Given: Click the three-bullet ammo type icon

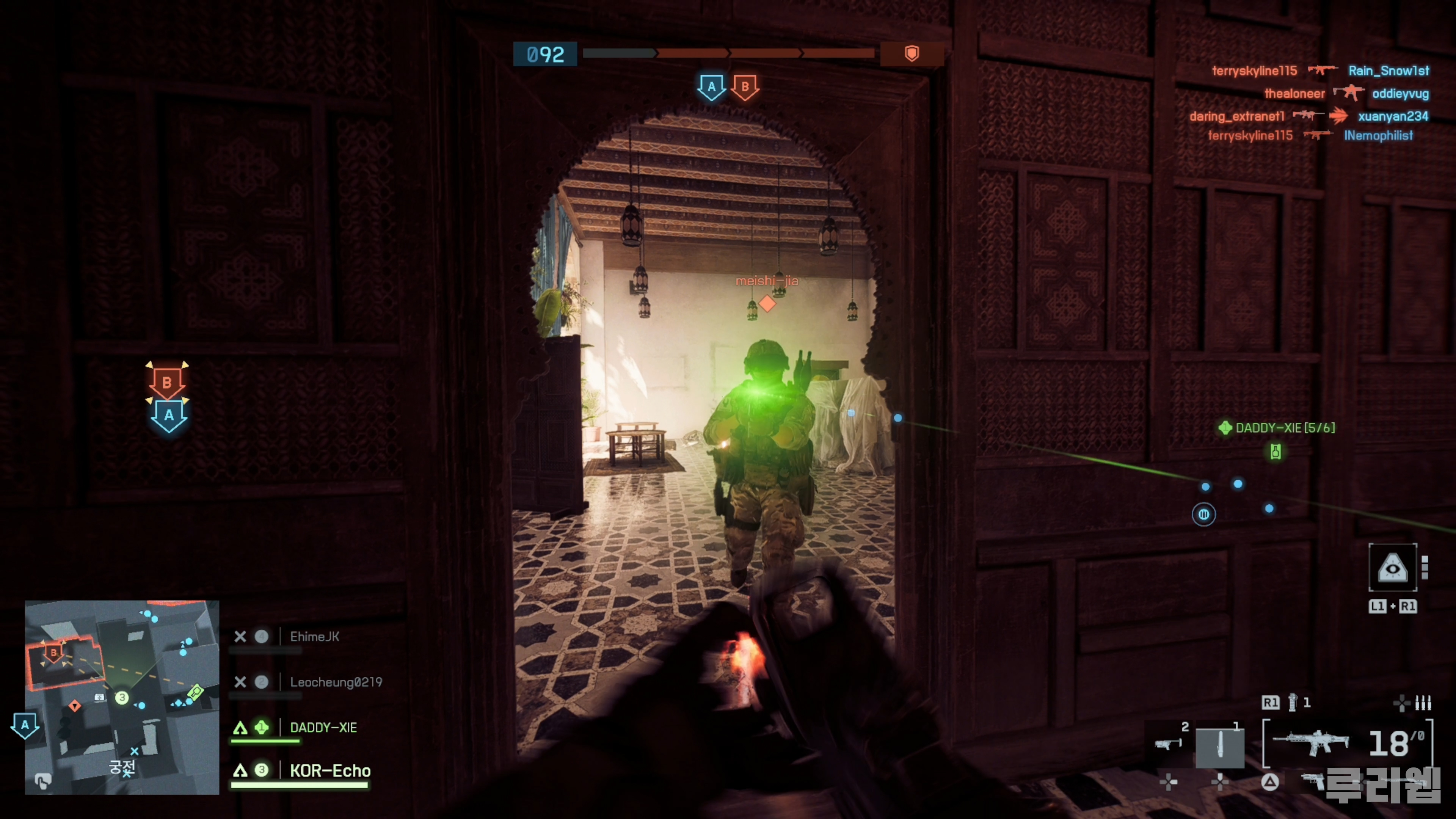Looking at the screenshot, I should [x=1423, y=703].
